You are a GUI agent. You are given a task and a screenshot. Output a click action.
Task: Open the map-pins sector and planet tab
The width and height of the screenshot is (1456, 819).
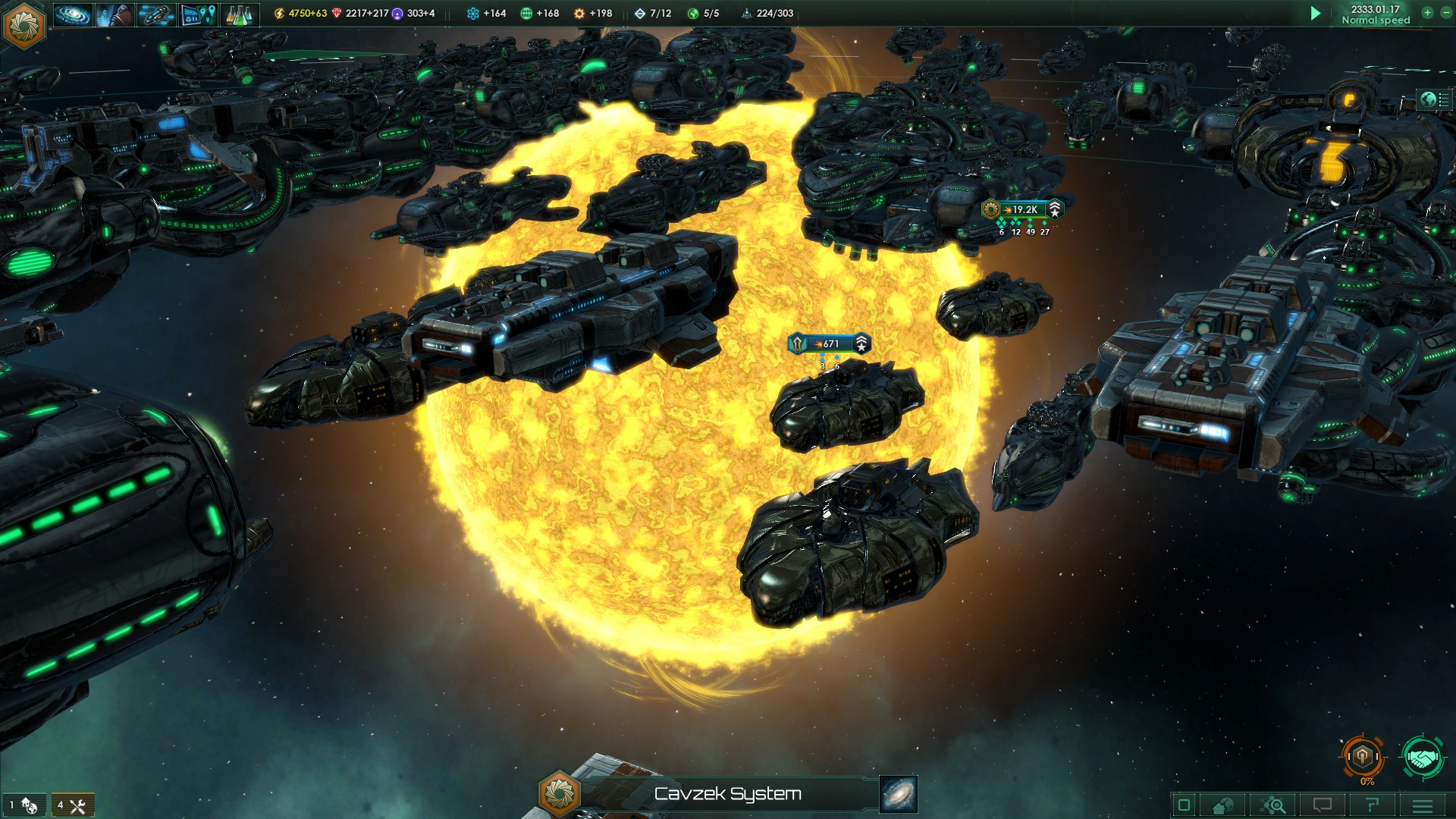click(199, 14)
